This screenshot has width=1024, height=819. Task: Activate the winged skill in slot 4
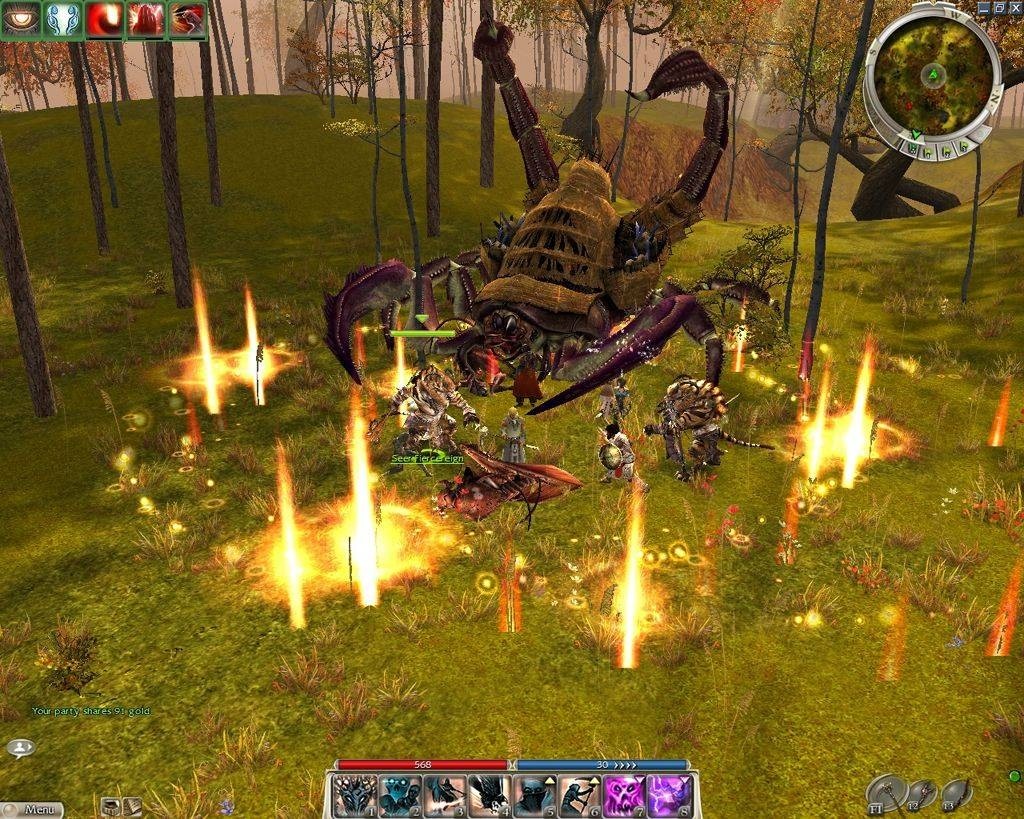[489, 796]
